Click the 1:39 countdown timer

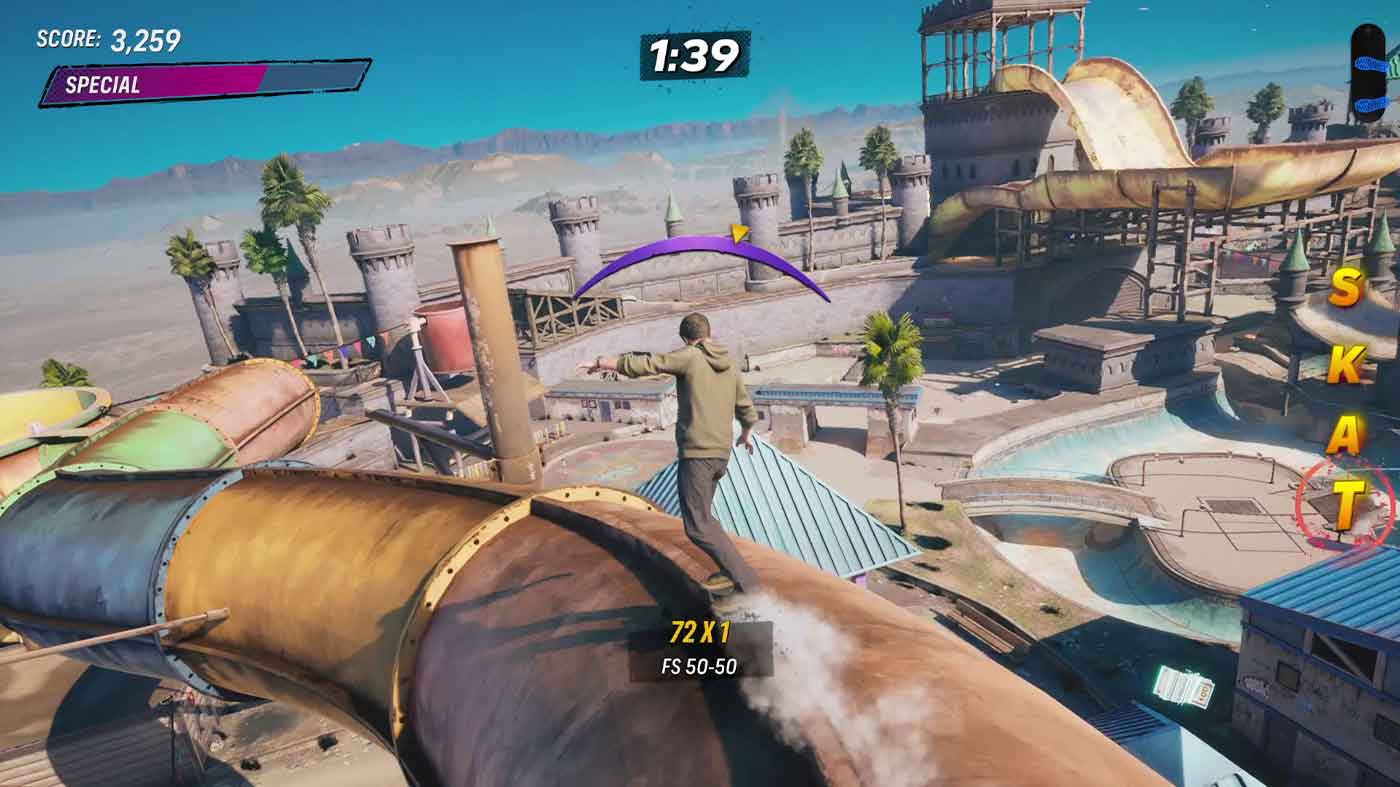point(694,54)
